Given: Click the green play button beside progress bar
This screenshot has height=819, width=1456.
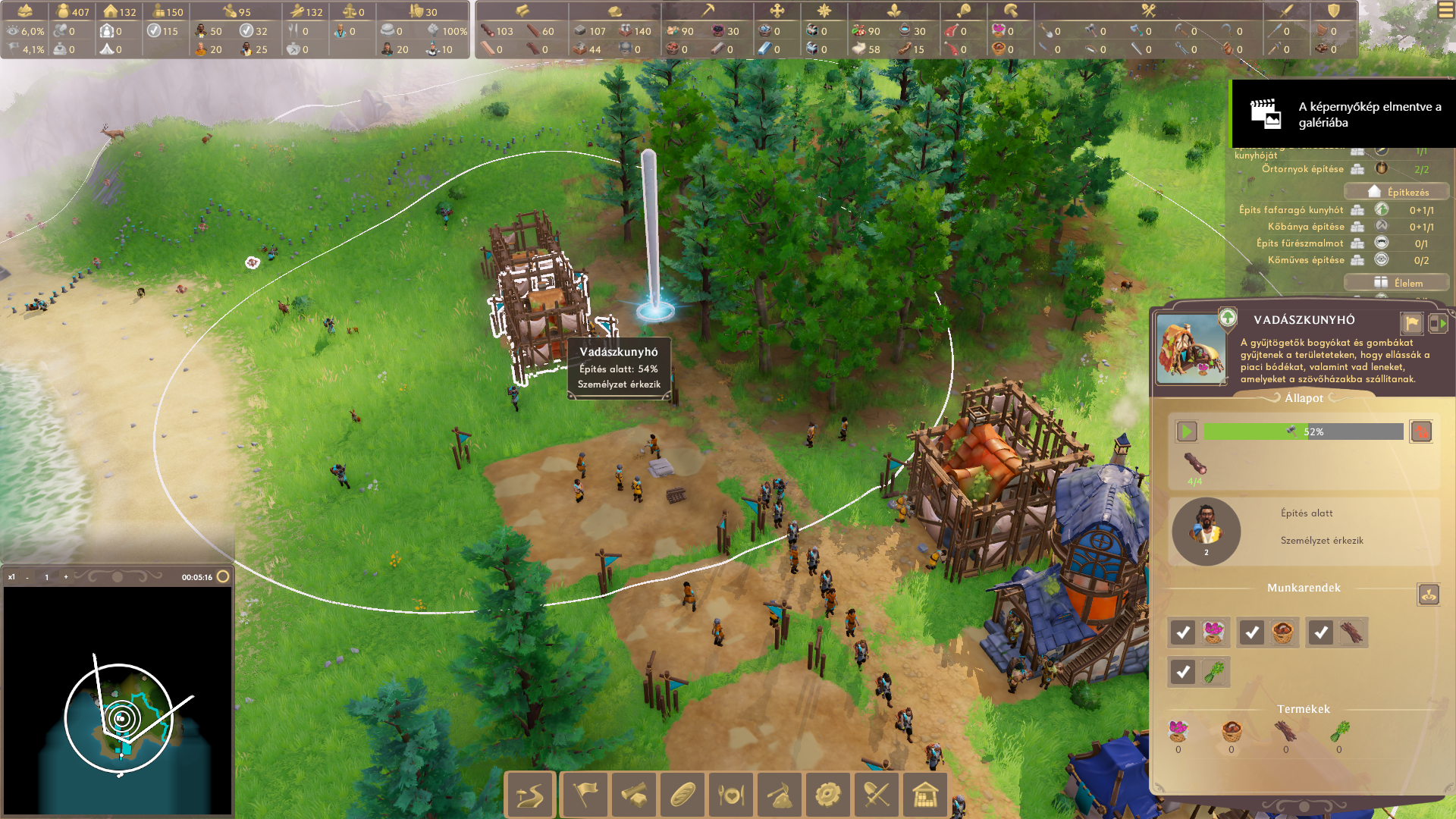Looking at the screenshot, I should (1186, 431).
